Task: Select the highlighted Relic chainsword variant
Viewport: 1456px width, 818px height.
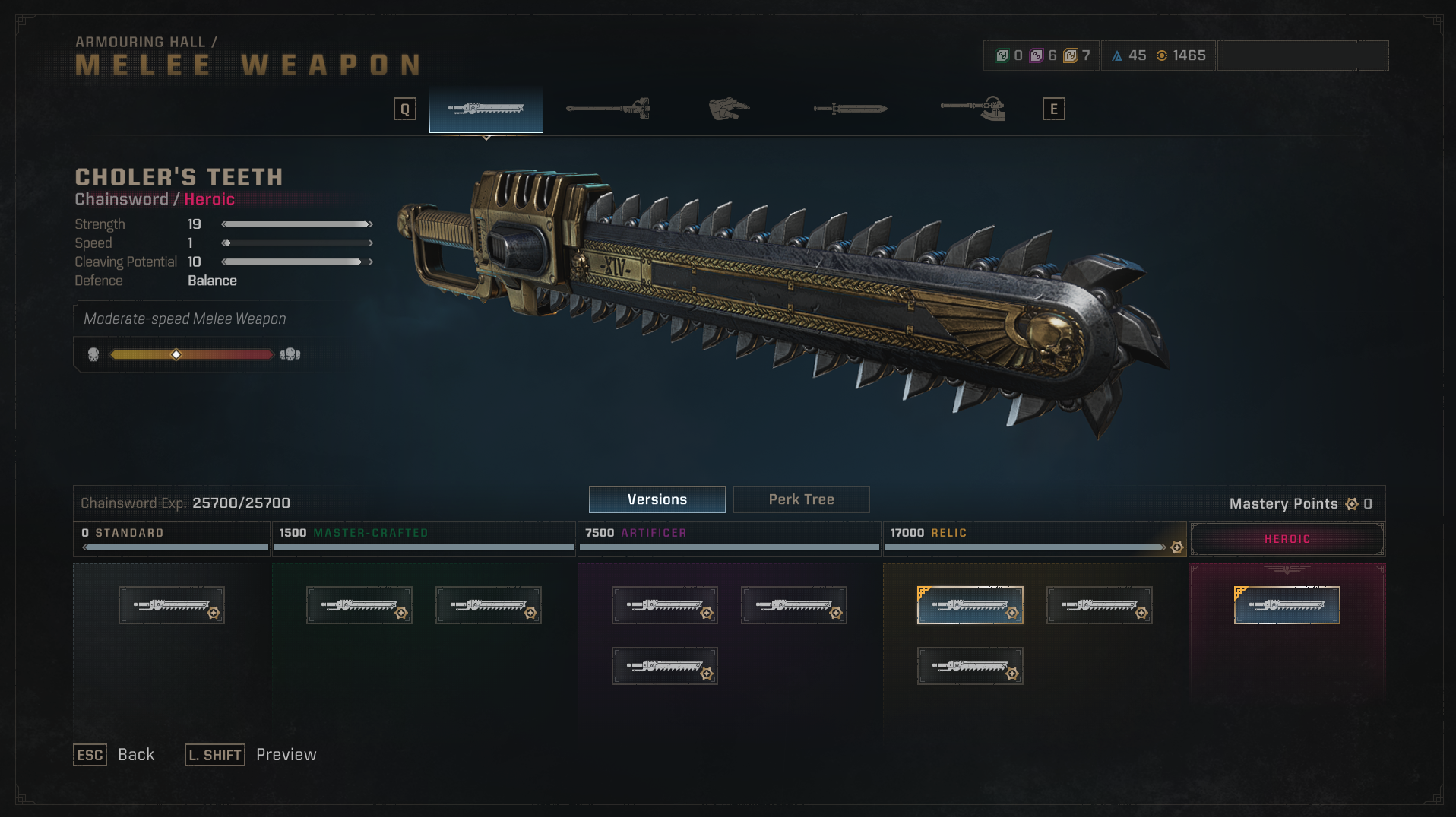Action: (x=970, y=604)
